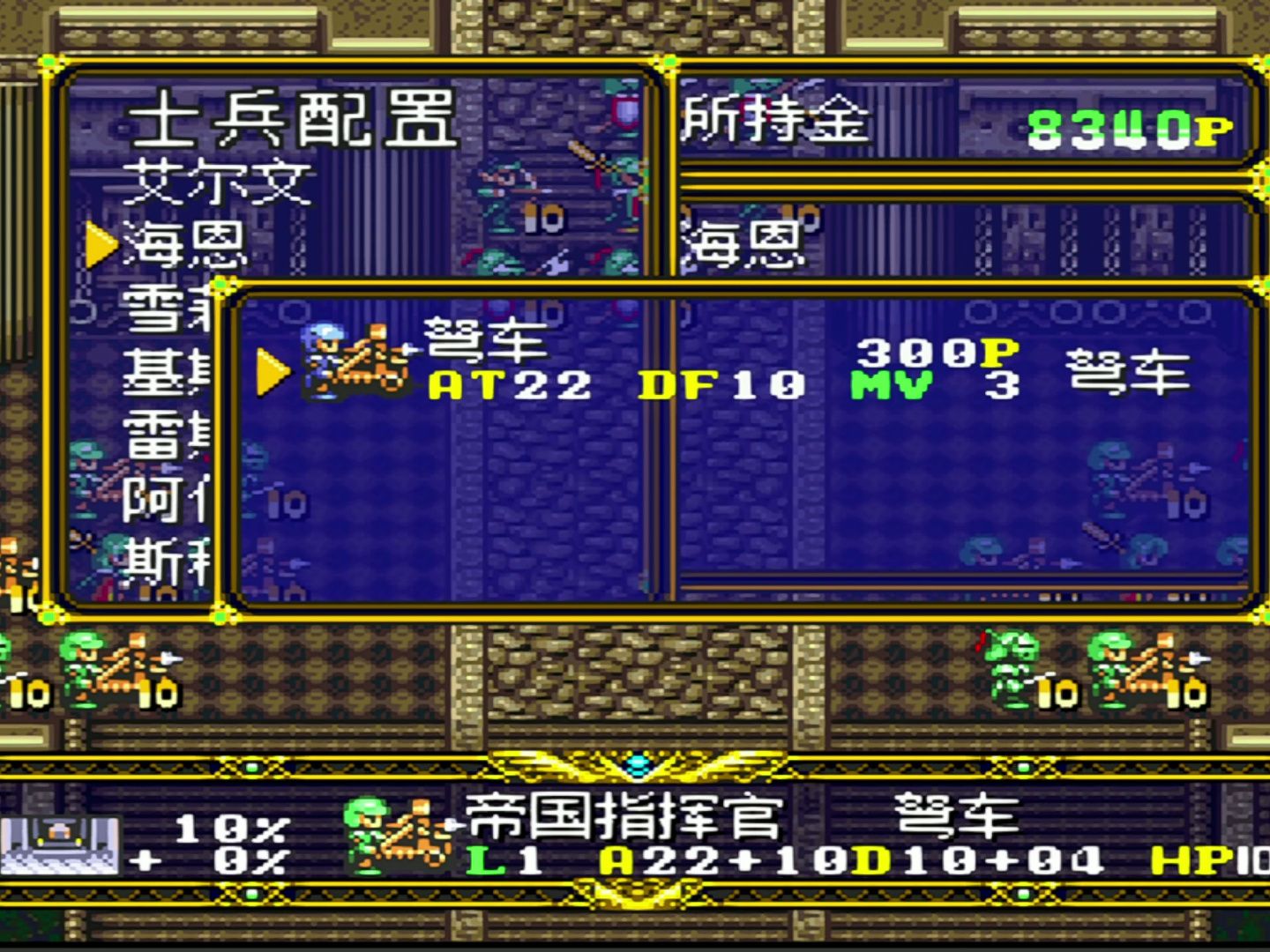Click the yellow arrow next to the 弩车 entry
The image size is (1270, 952).
[x=273, y=372]
